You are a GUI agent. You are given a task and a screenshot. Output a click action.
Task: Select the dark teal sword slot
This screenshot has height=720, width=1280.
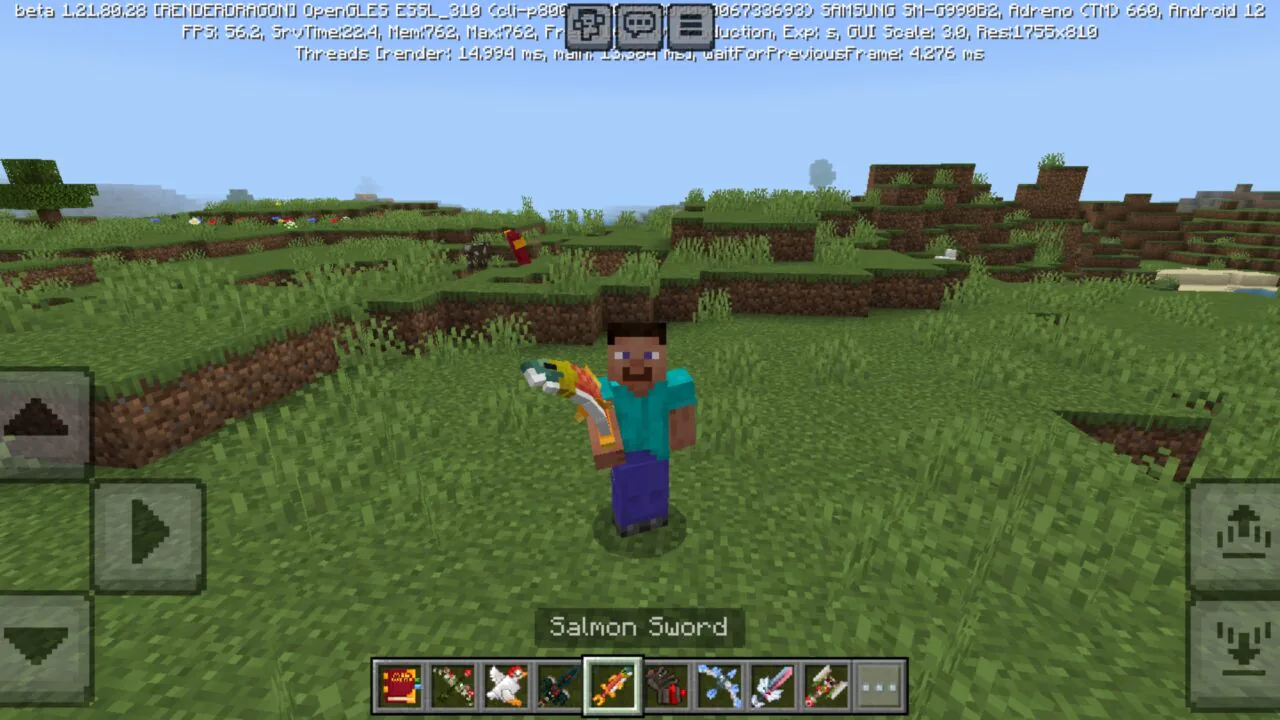pos(559,686)
